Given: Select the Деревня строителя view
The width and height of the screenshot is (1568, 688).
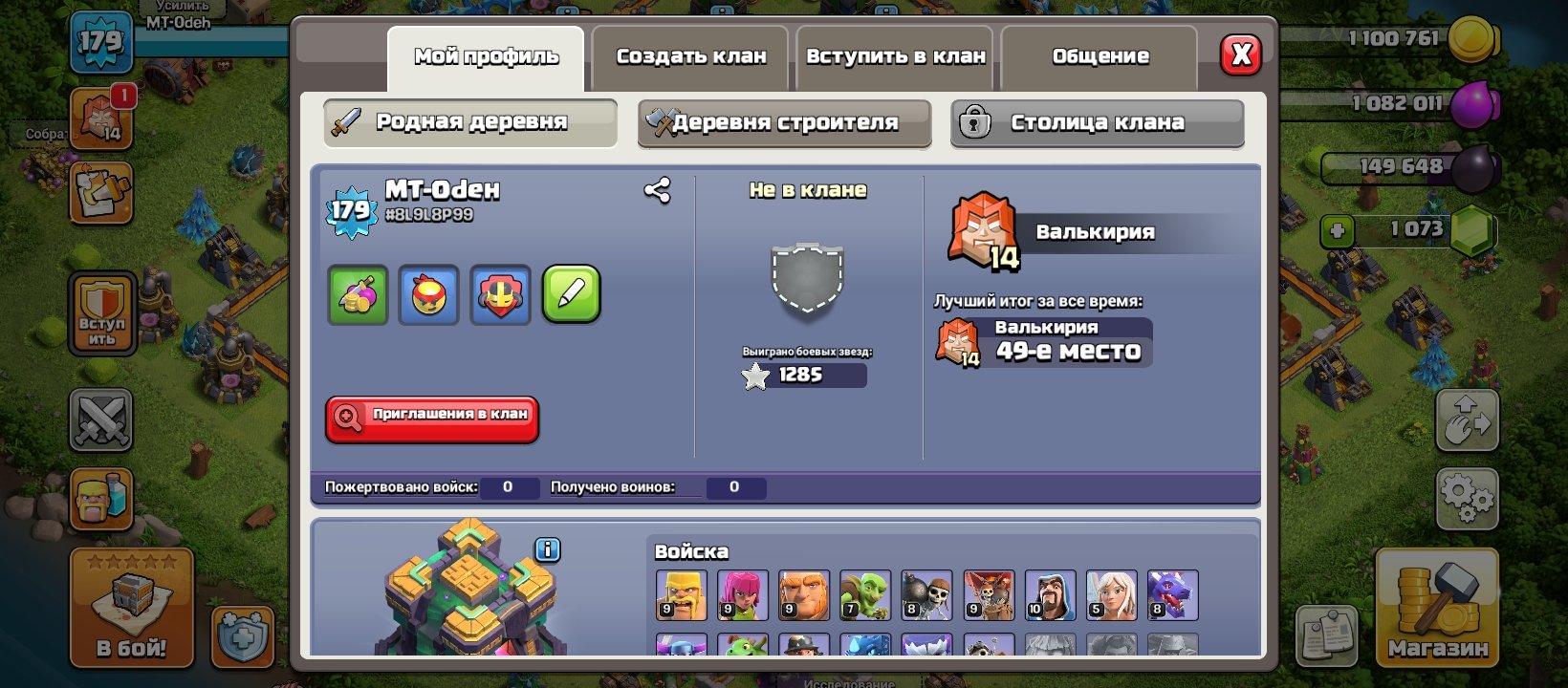Looking at the screenshot, I should pos(784,122).
